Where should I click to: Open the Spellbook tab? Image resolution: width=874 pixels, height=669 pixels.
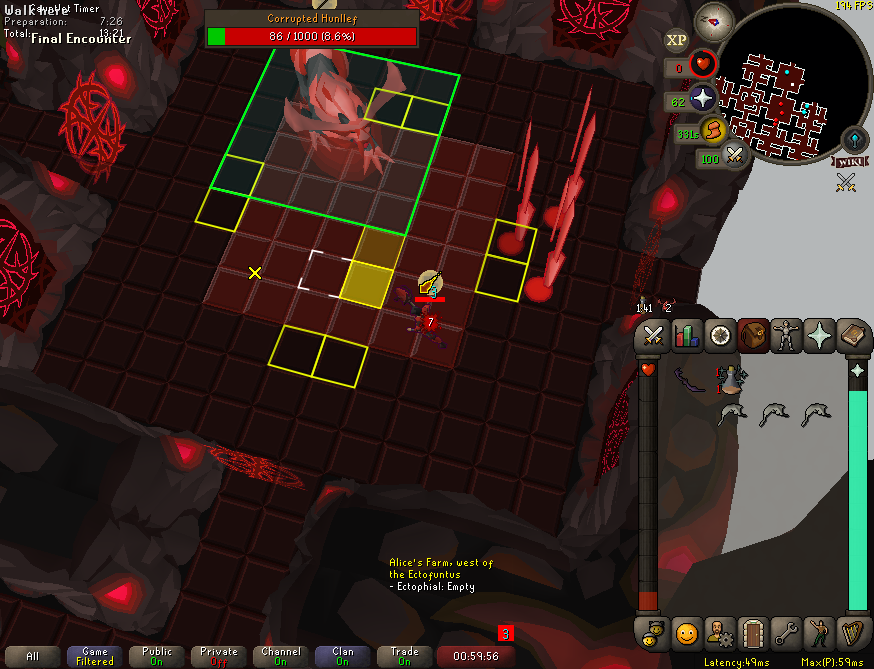coord(852,336)
